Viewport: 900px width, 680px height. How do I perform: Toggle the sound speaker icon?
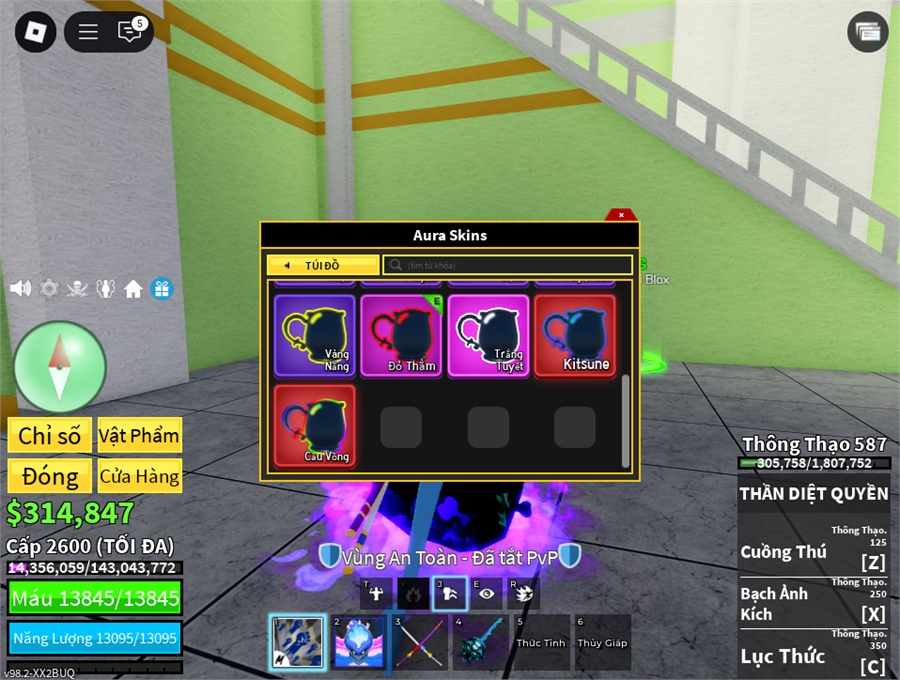click(20, 289)
